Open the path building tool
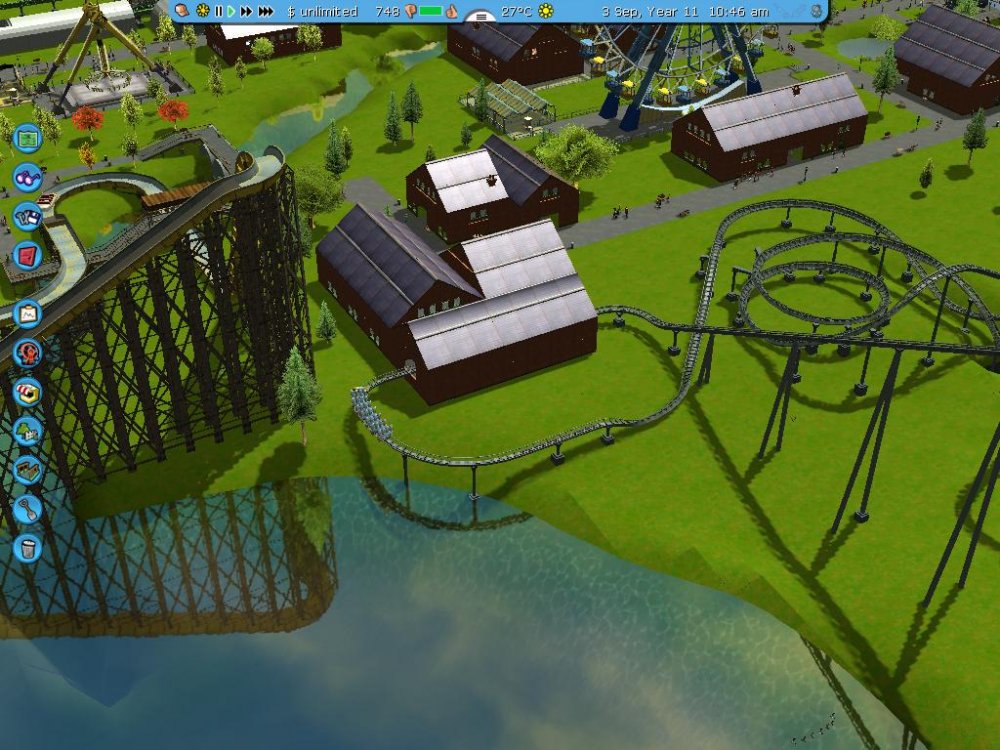1000x750 pixels. [x=27, y=470]
